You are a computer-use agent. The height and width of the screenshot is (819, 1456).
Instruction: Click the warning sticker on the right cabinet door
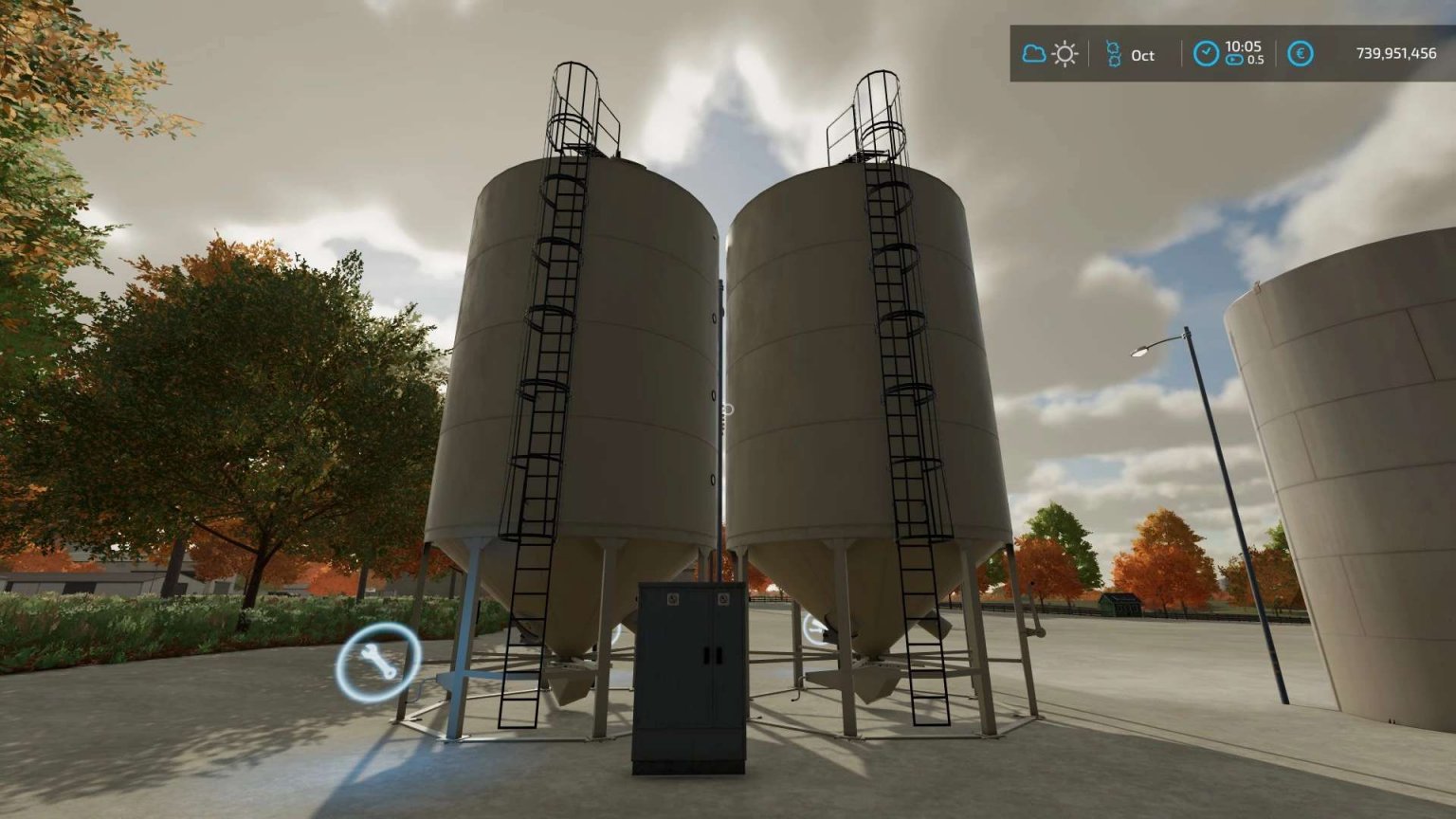[724, 598]
